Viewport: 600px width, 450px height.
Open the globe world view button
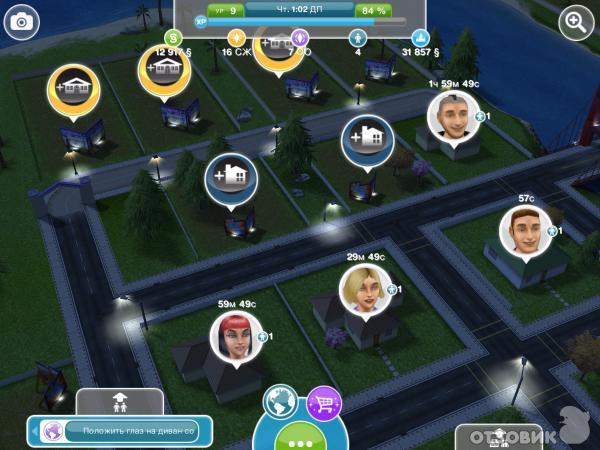coord(279,400)
